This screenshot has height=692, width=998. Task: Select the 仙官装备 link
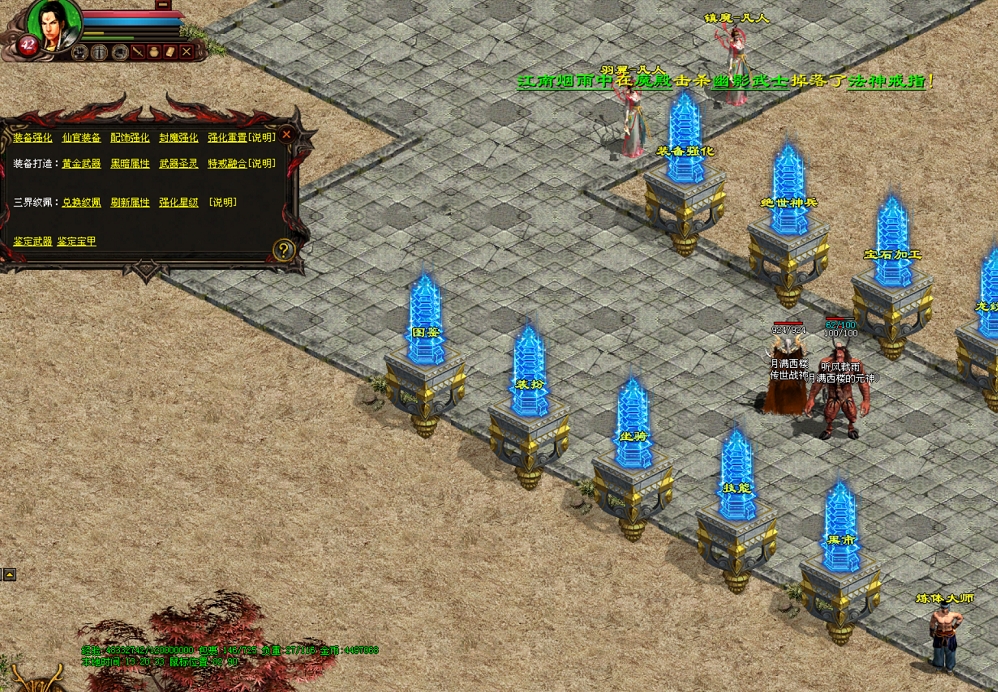(81, 138)
